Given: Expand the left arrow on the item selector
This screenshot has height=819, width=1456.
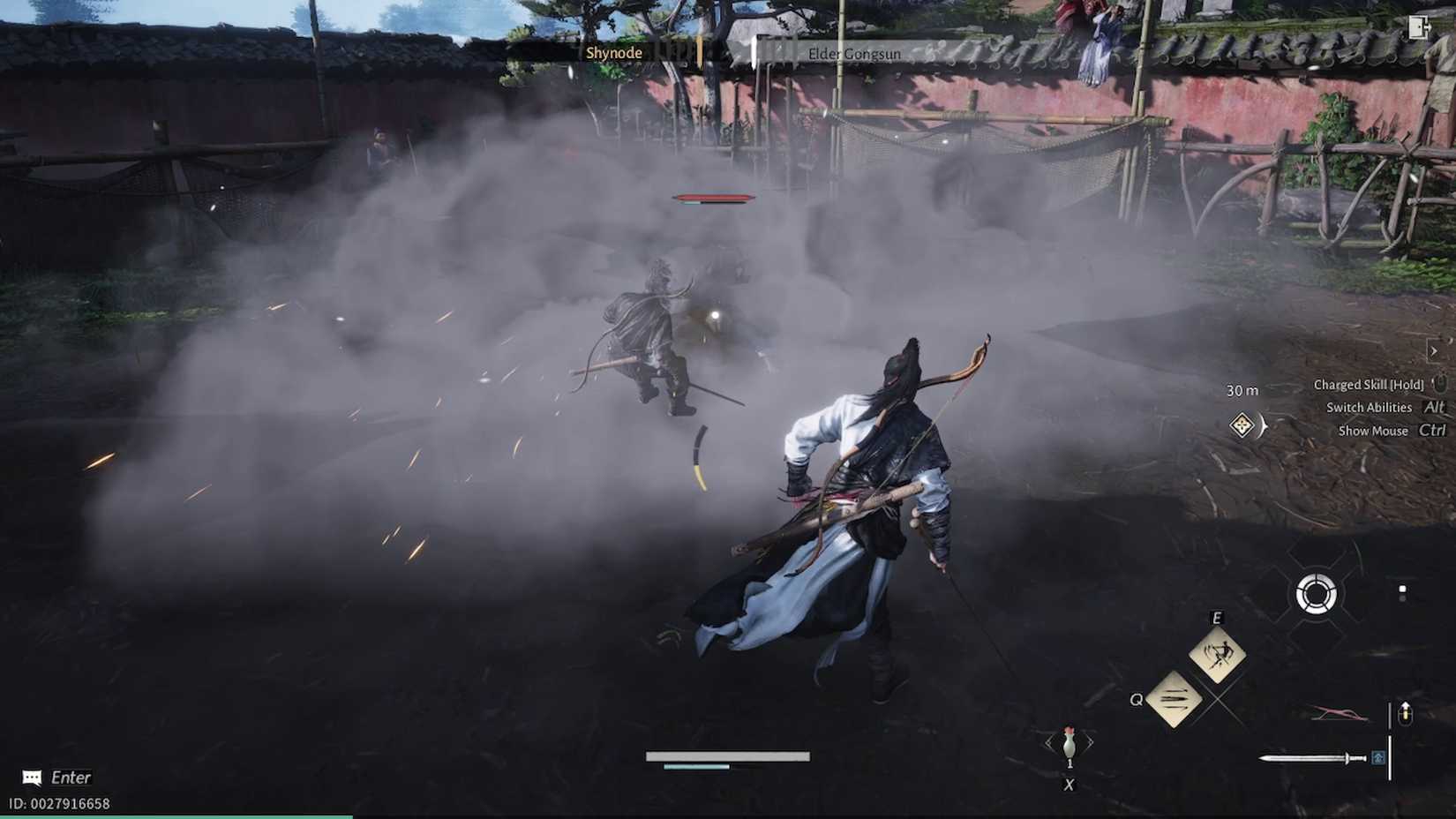Looking at the screenshot, I should click(1048, 740).
